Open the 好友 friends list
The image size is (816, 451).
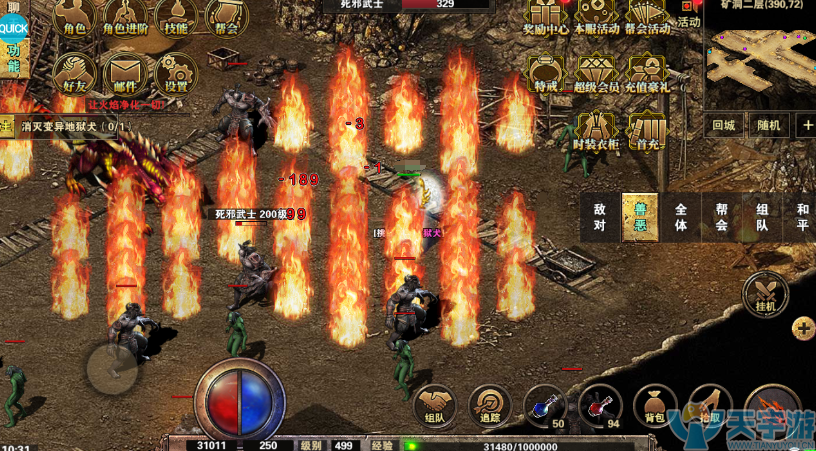click(x=75, y=73)
